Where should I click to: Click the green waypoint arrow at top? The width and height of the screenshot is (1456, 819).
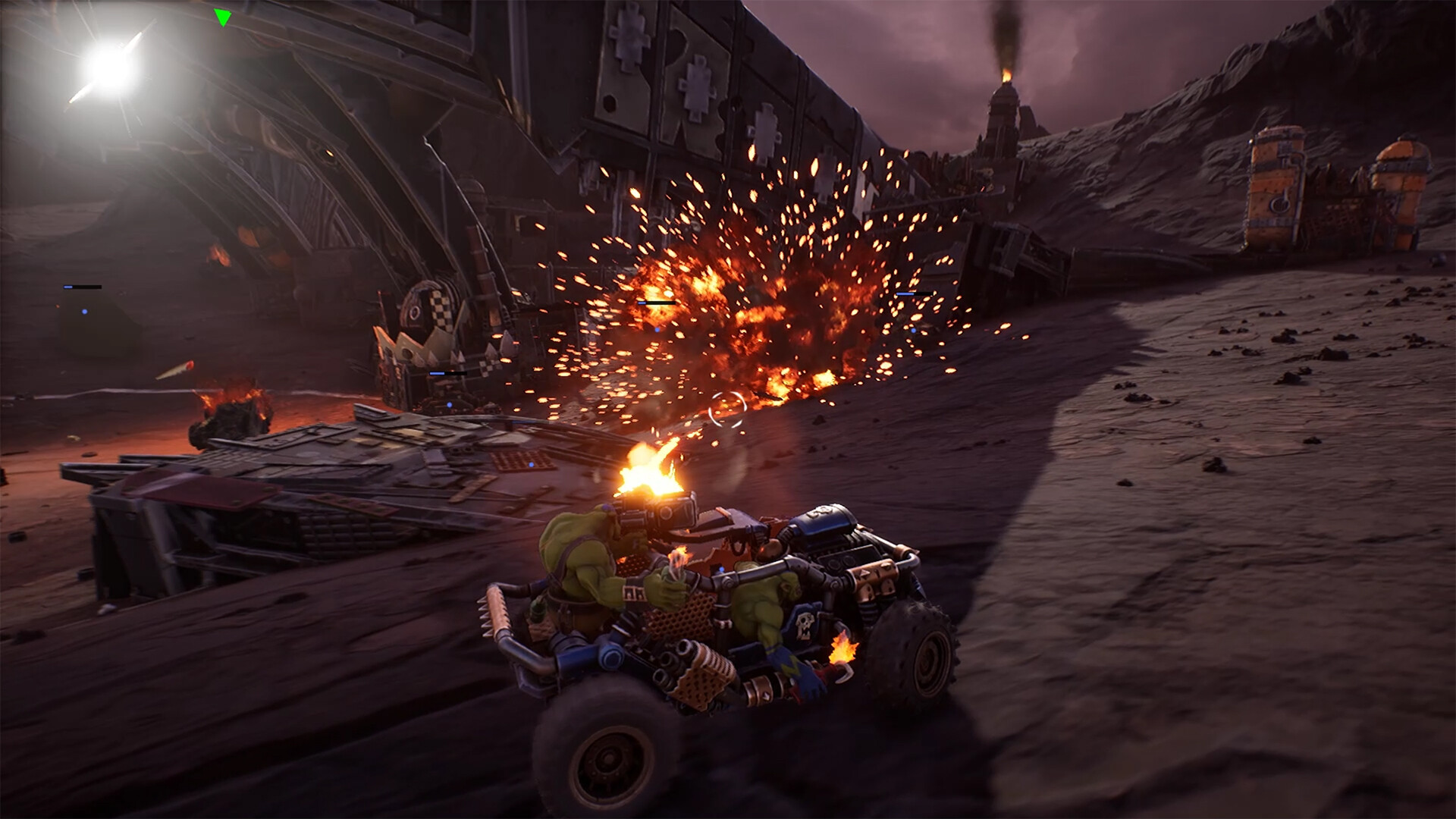pos(223,15)
